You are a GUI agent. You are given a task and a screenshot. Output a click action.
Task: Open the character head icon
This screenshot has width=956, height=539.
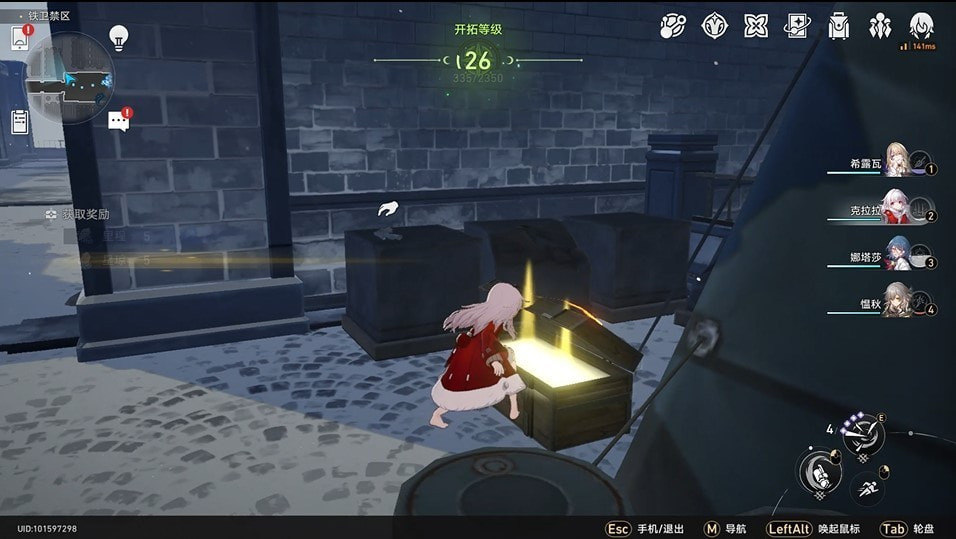point(921,26)
